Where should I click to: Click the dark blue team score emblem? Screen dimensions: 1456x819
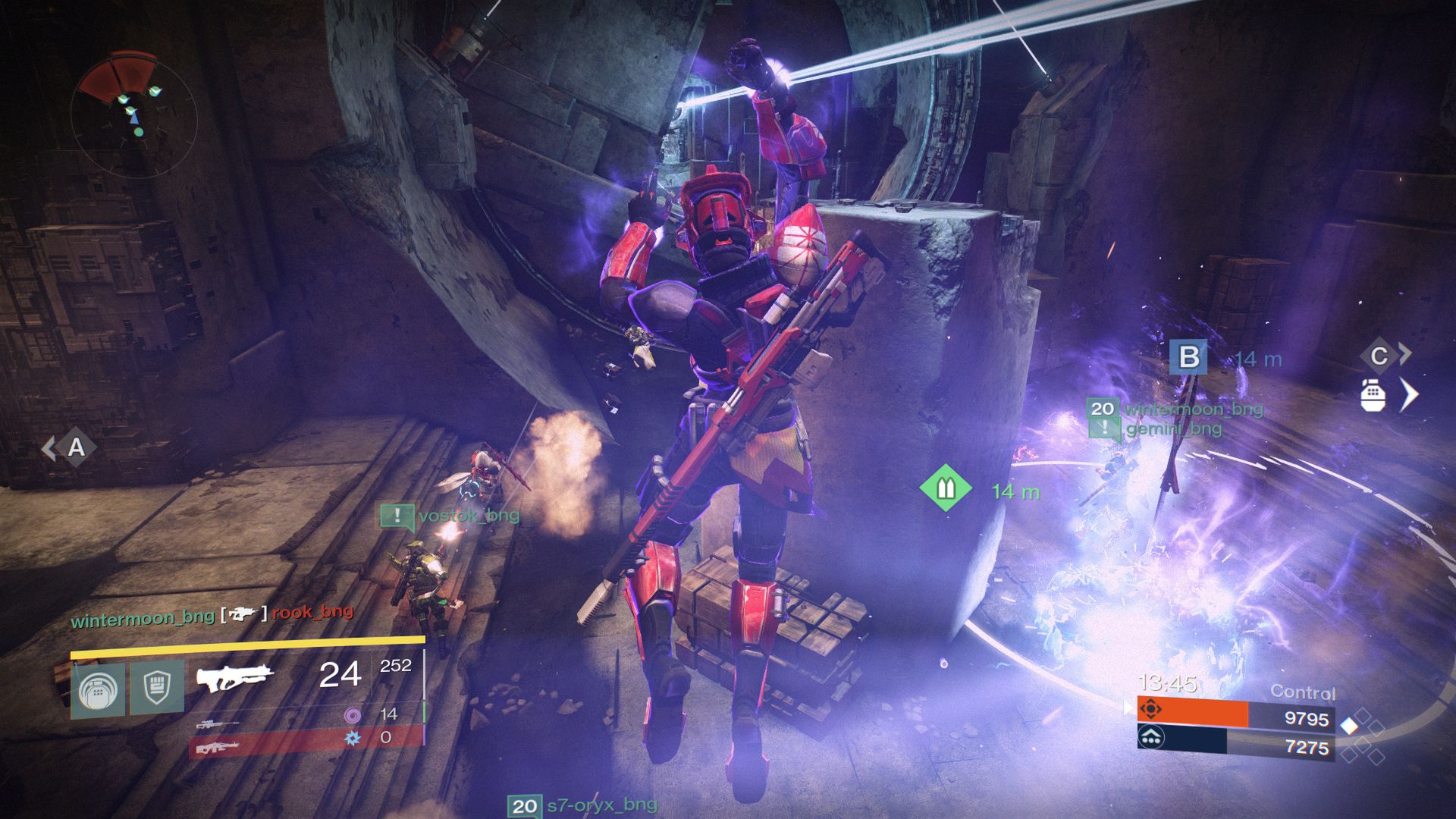click(1151, 736)
